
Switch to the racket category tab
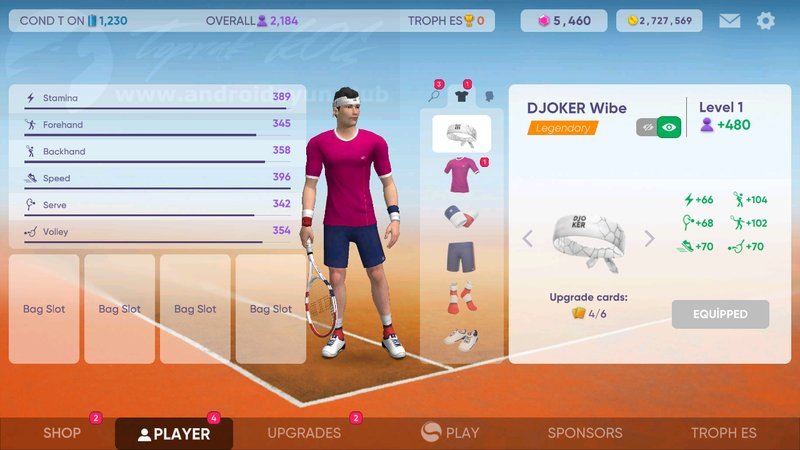point(435,96)
